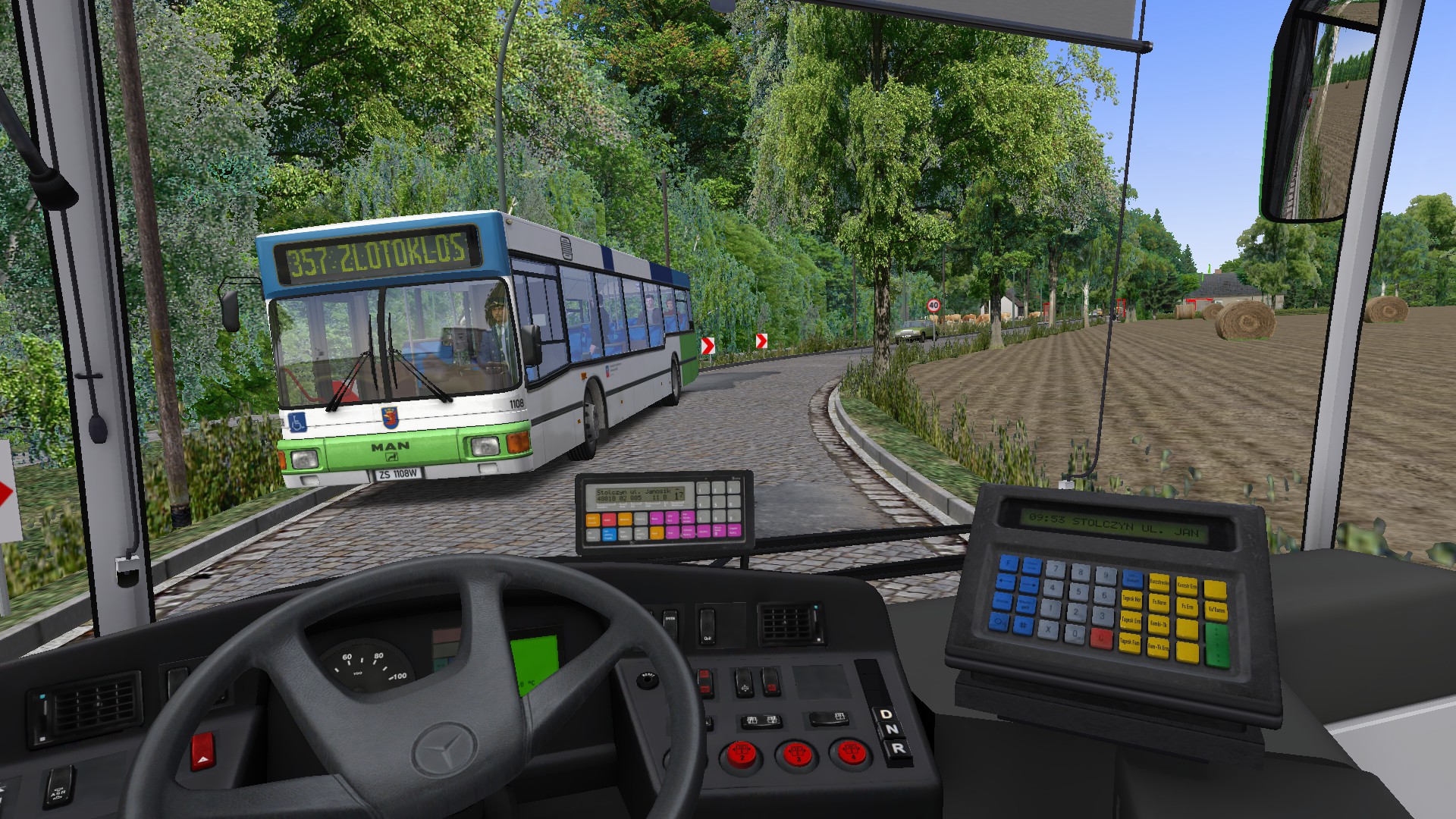Image resolution: width=1456 pixels, height=819 pixels.
Task: Tap the 7 key on ticket printer keypad
Action: [1055, 569]
